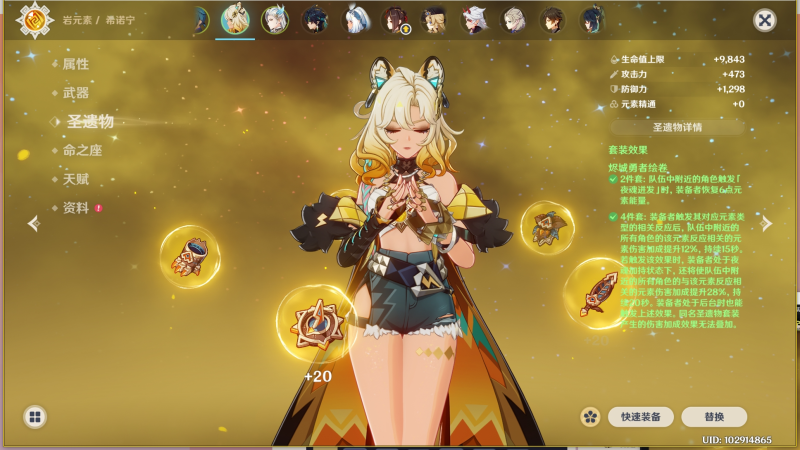Screen dimensions: 800x450
Task: Open the 资料 profile section
Action: [x=76, y=207]
